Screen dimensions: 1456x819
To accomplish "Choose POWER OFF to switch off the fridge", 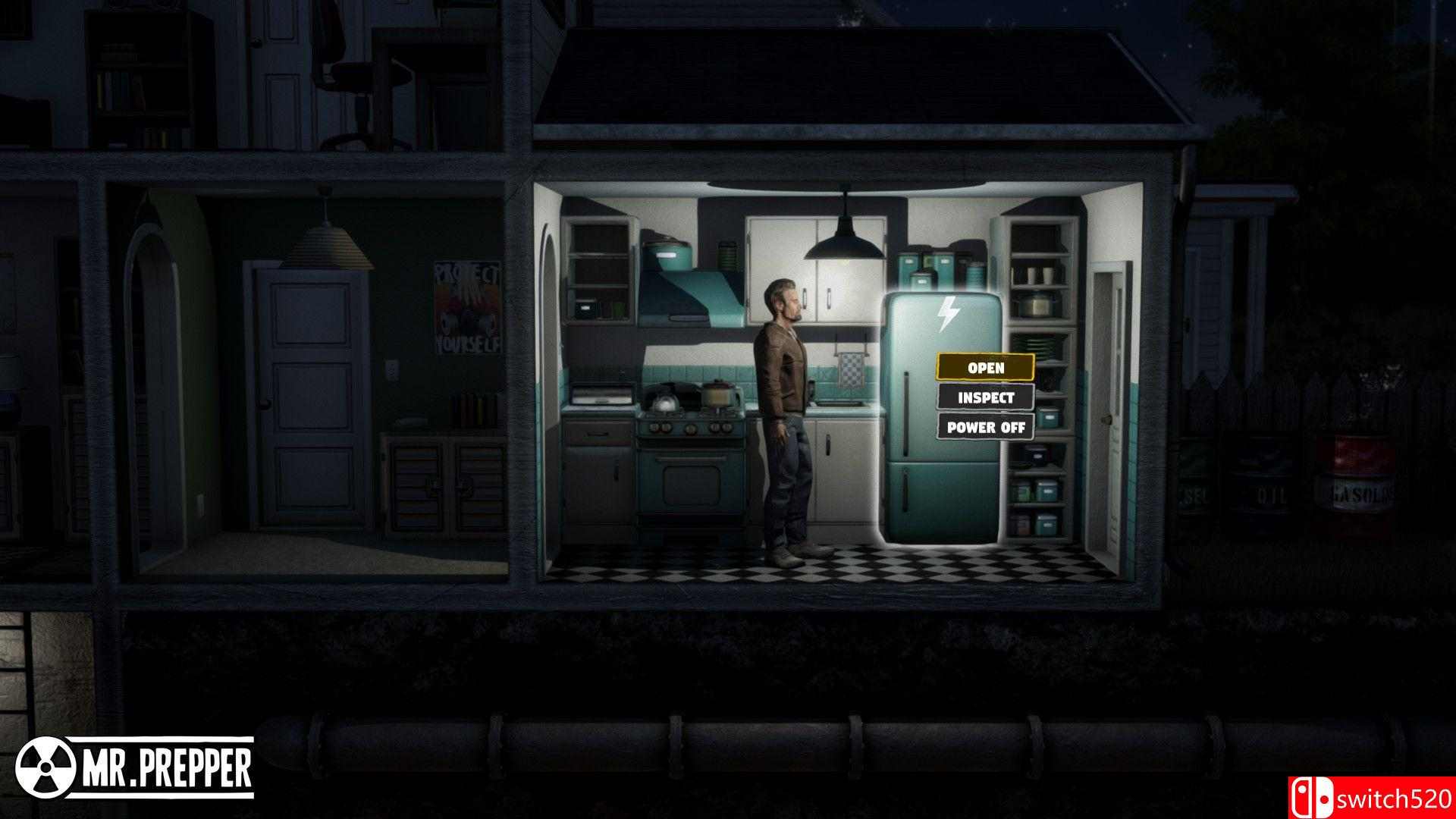I will pos(985,428).
